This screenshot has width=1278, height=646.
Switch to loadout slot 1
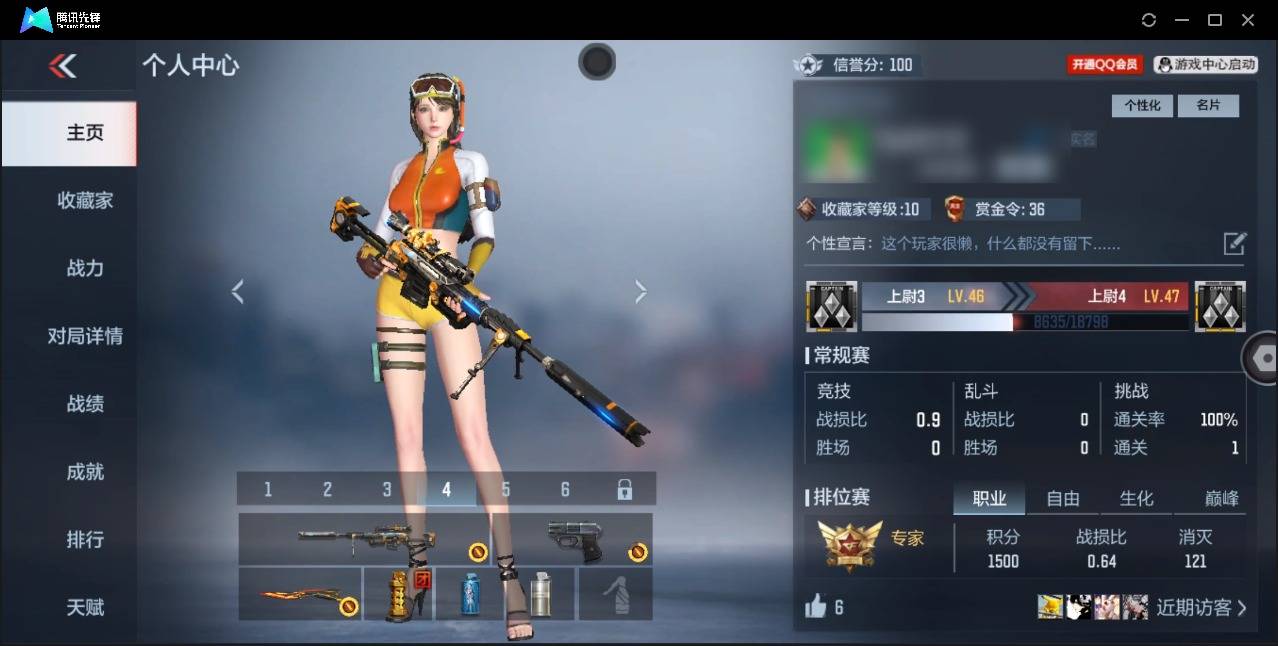click(268, 489)
